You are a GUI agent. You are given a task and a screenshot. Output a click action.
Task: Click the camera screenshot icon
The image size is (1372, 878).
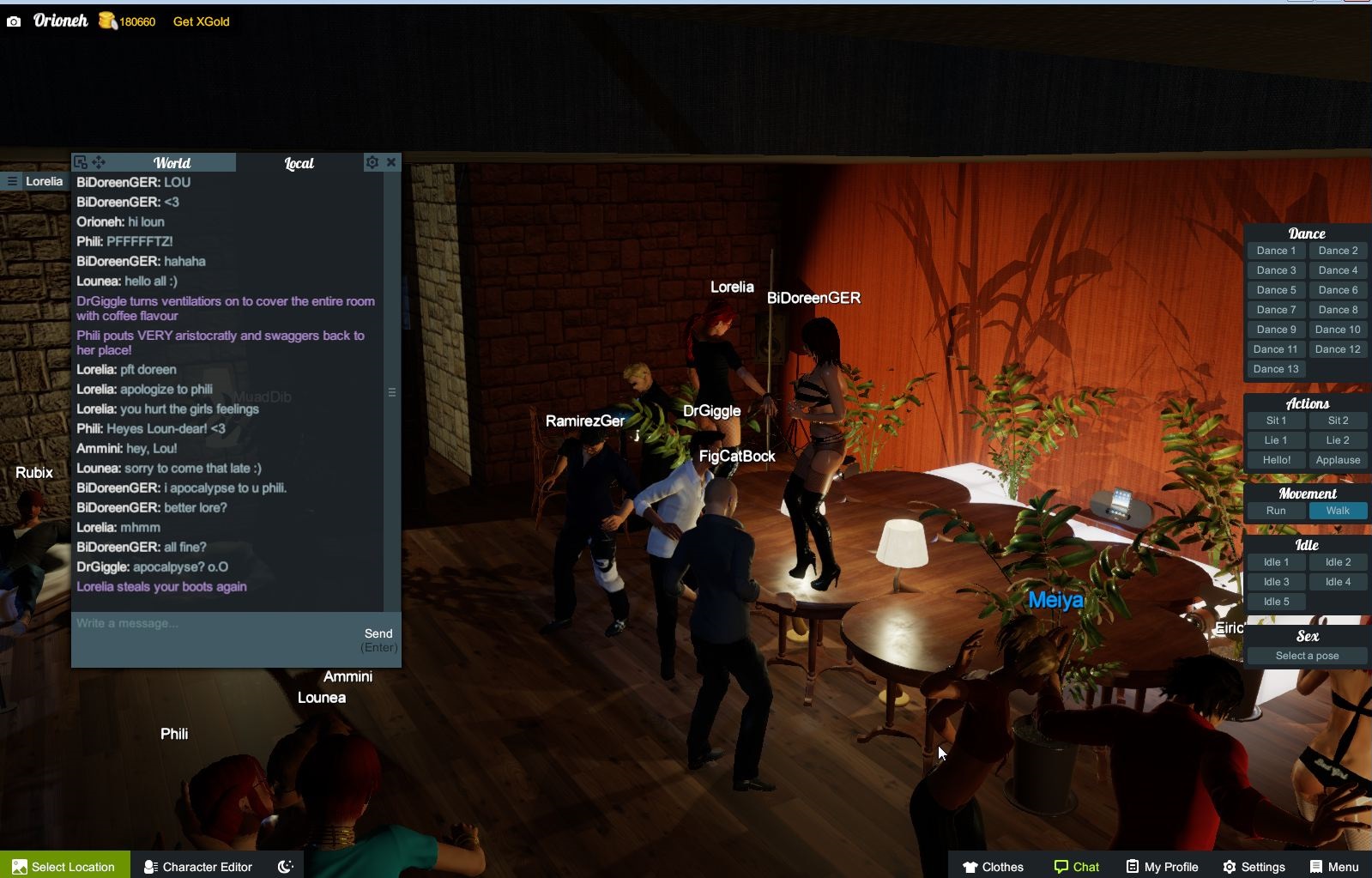12,21
